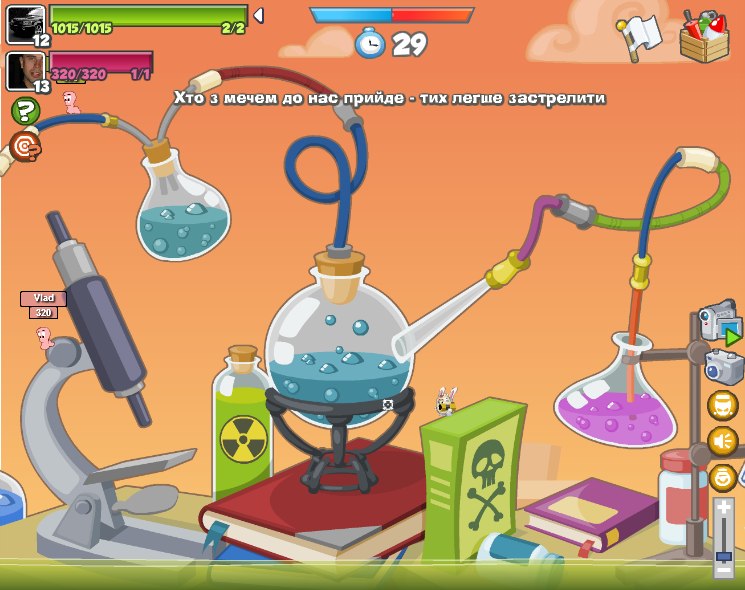Click the round worm-face button

click(722, 405)
